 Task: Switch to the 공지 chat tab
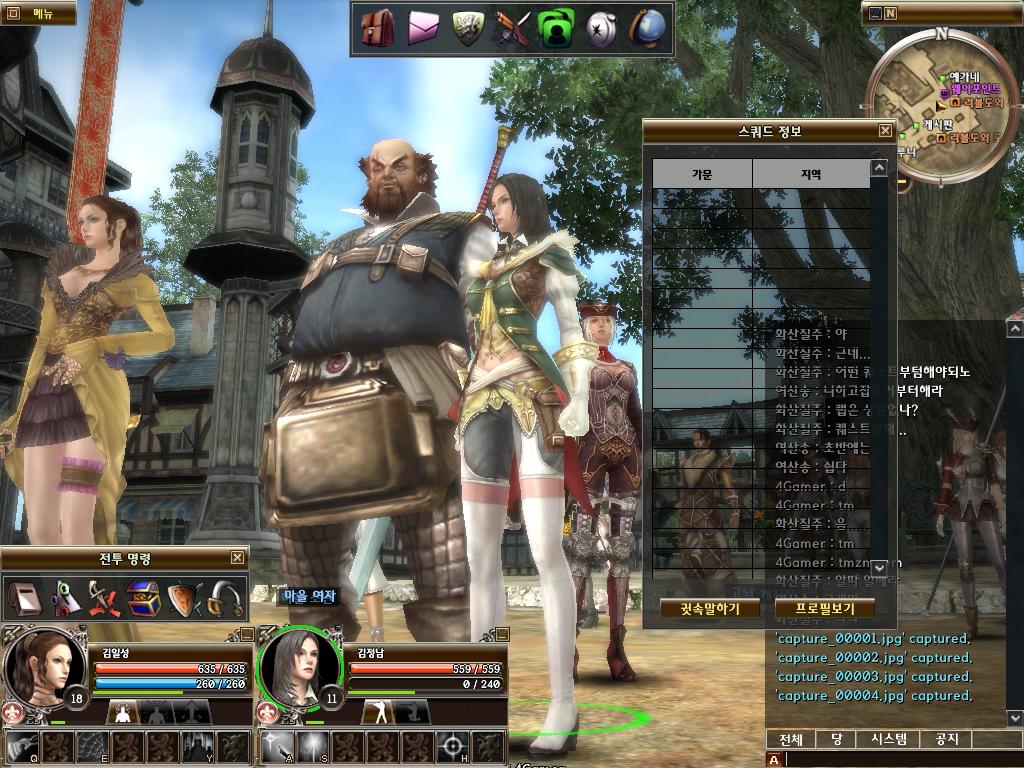[946, 739]
